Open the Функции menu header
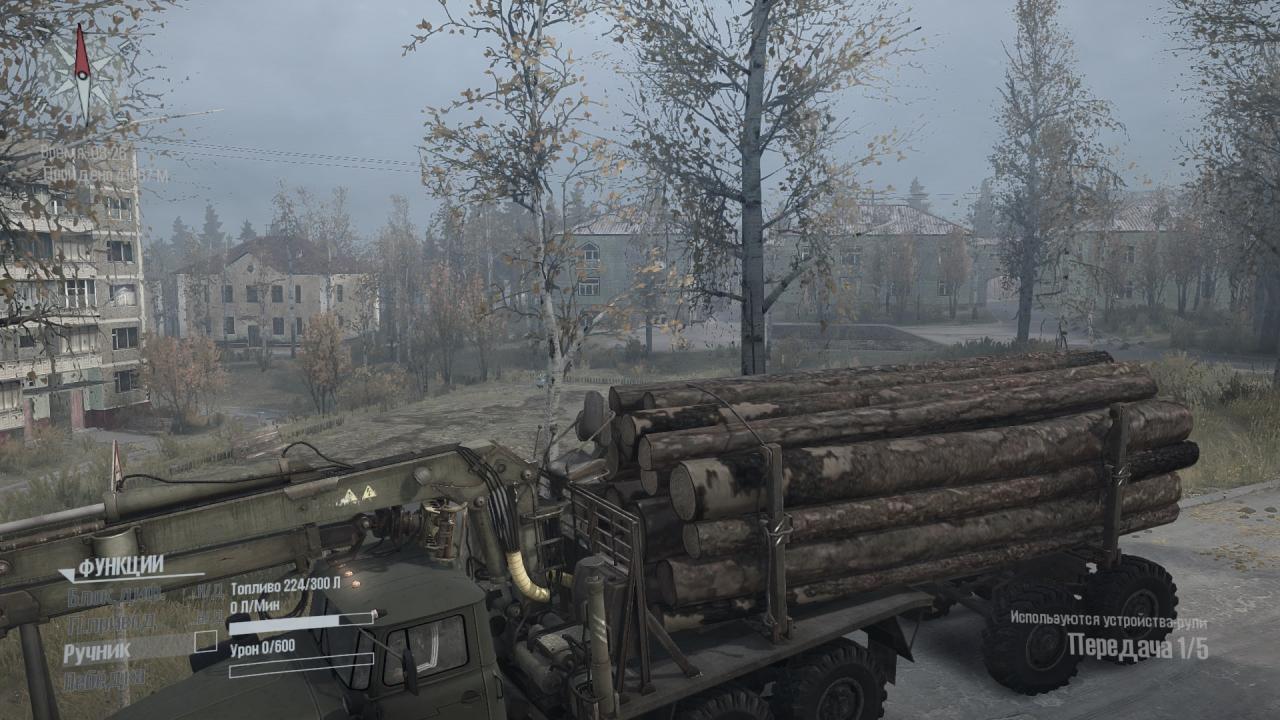Screen dimensions: 1280x720 click(120, 567)
